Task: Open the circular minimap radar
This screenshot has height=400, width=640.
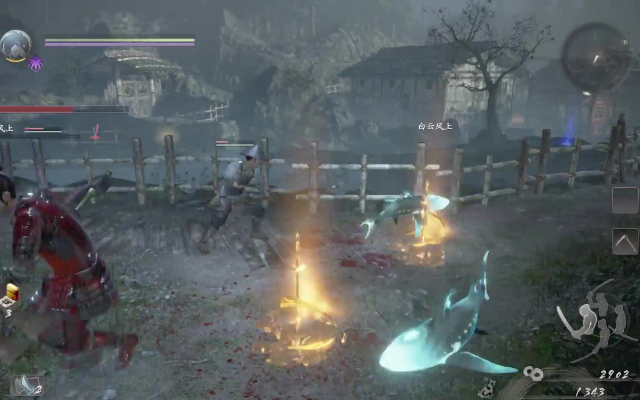Action: pyautogui.click(x=596, y=57)
